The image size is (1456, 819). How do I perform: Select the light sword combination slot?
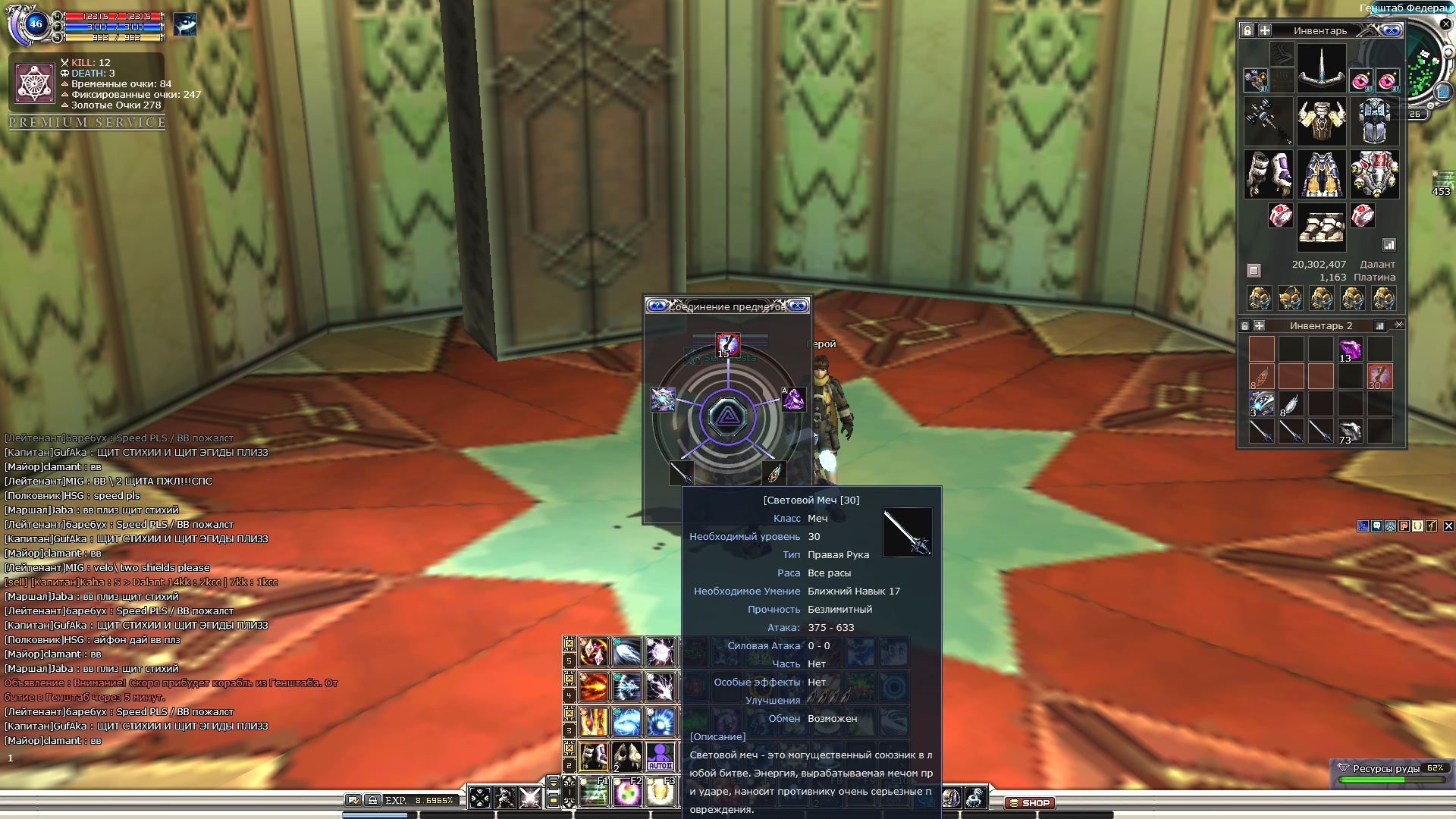click(681, 473)
